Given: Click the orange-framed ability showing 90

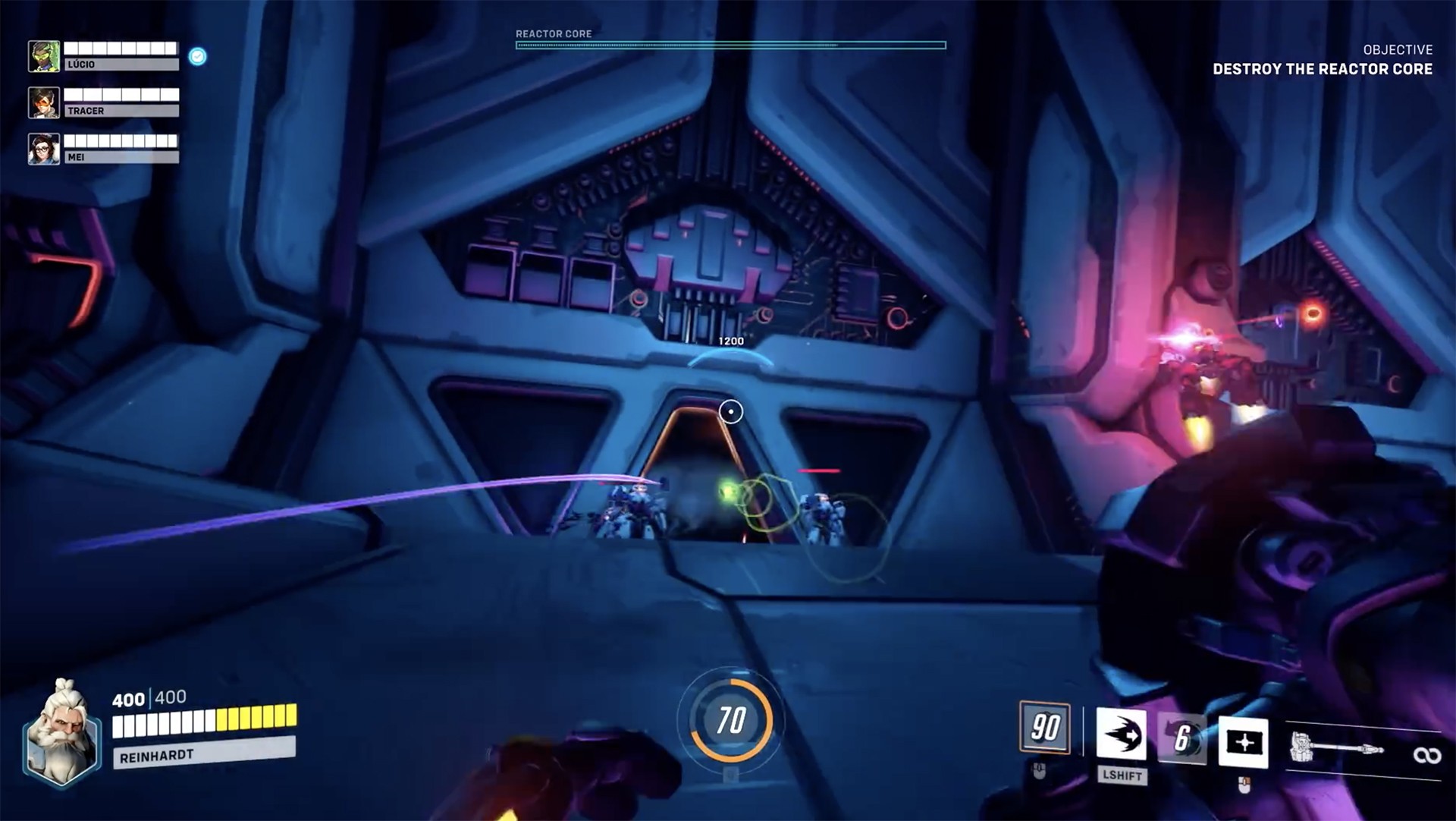Looking at the screenshot, I should pos(1045,728).
